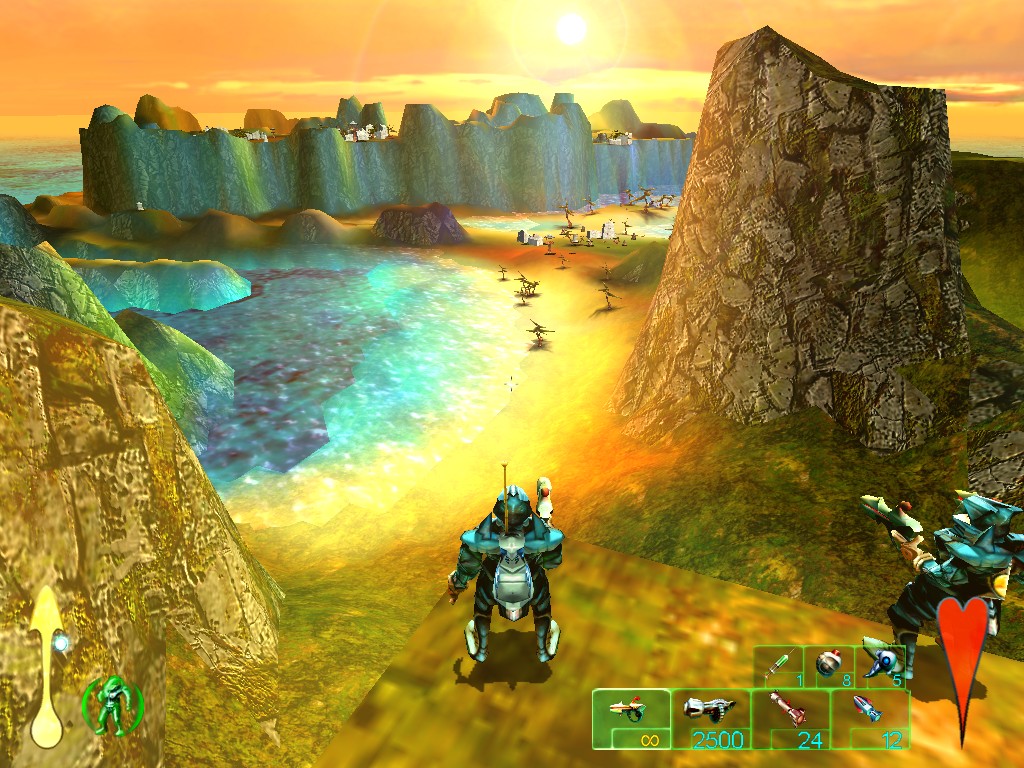
Task: Select the grenade item slot
Action: tap(830, 665)
